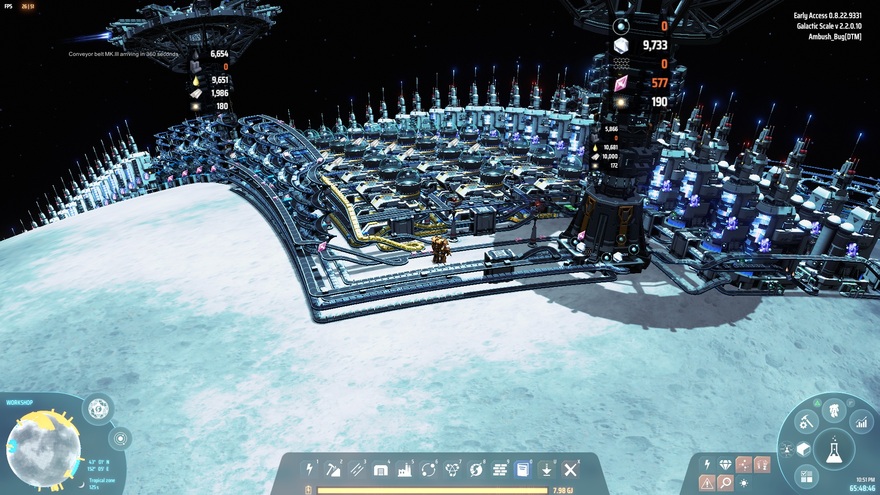The height and width of the screenshot is (495, 880).
Task: Open the power build category
Action: (310, 469)
